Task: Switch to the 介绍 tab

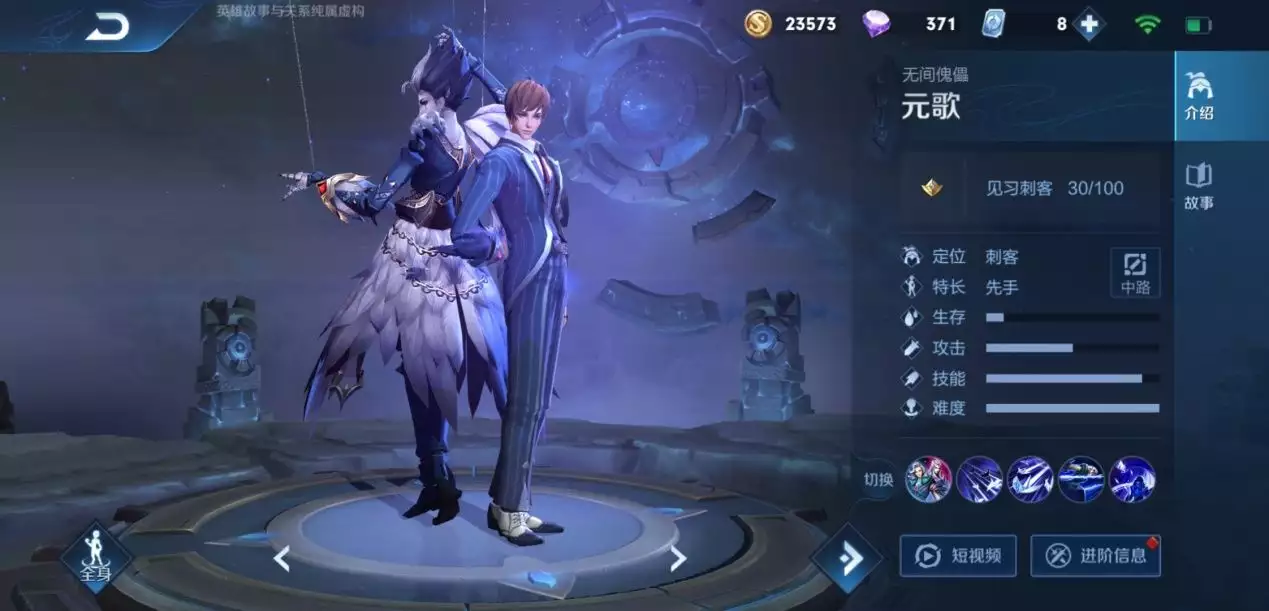Action: pyautogui.click(x=1198, y=96)
